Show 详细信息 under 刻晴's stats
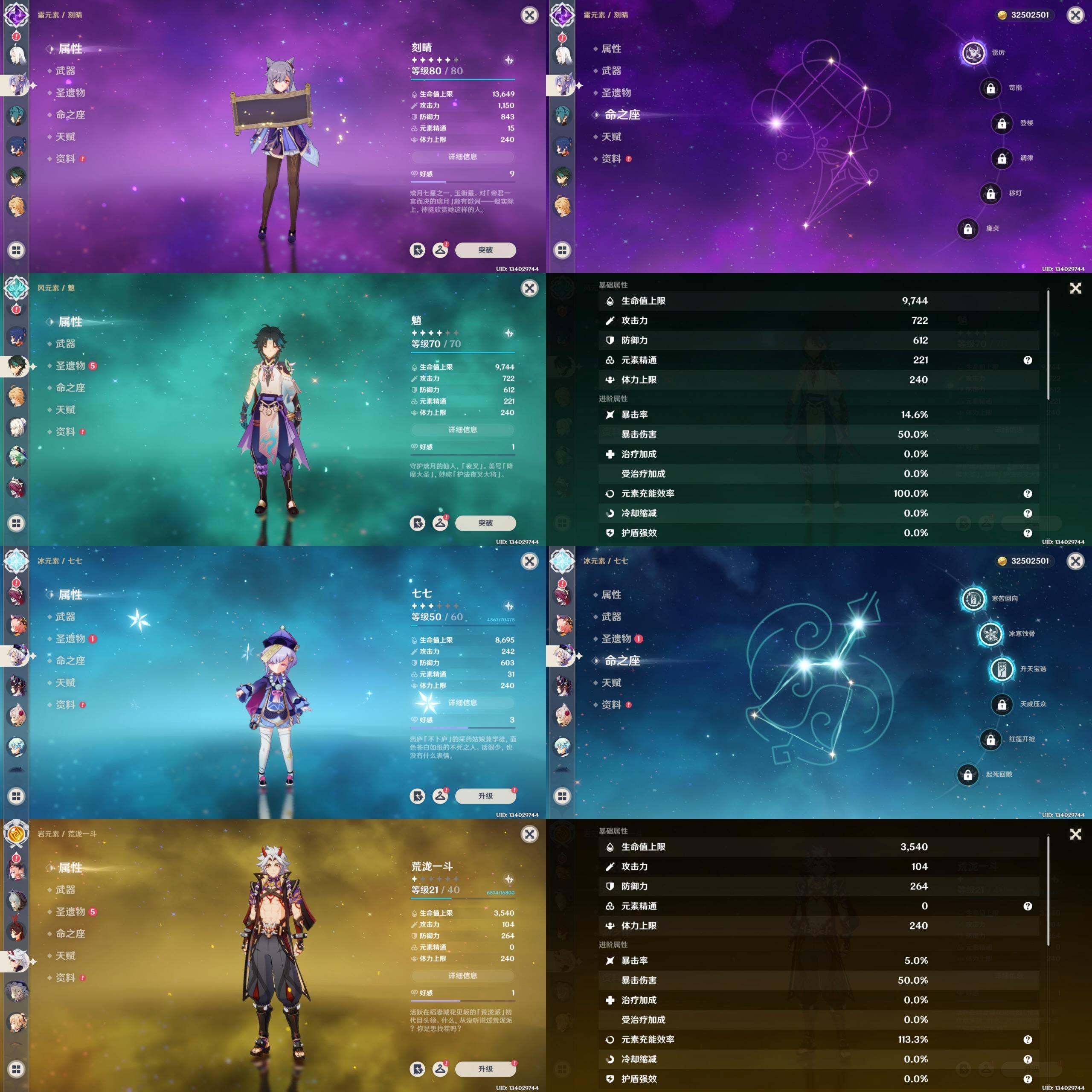This screenshot has height=1092, width=1092. coord(462,157)
